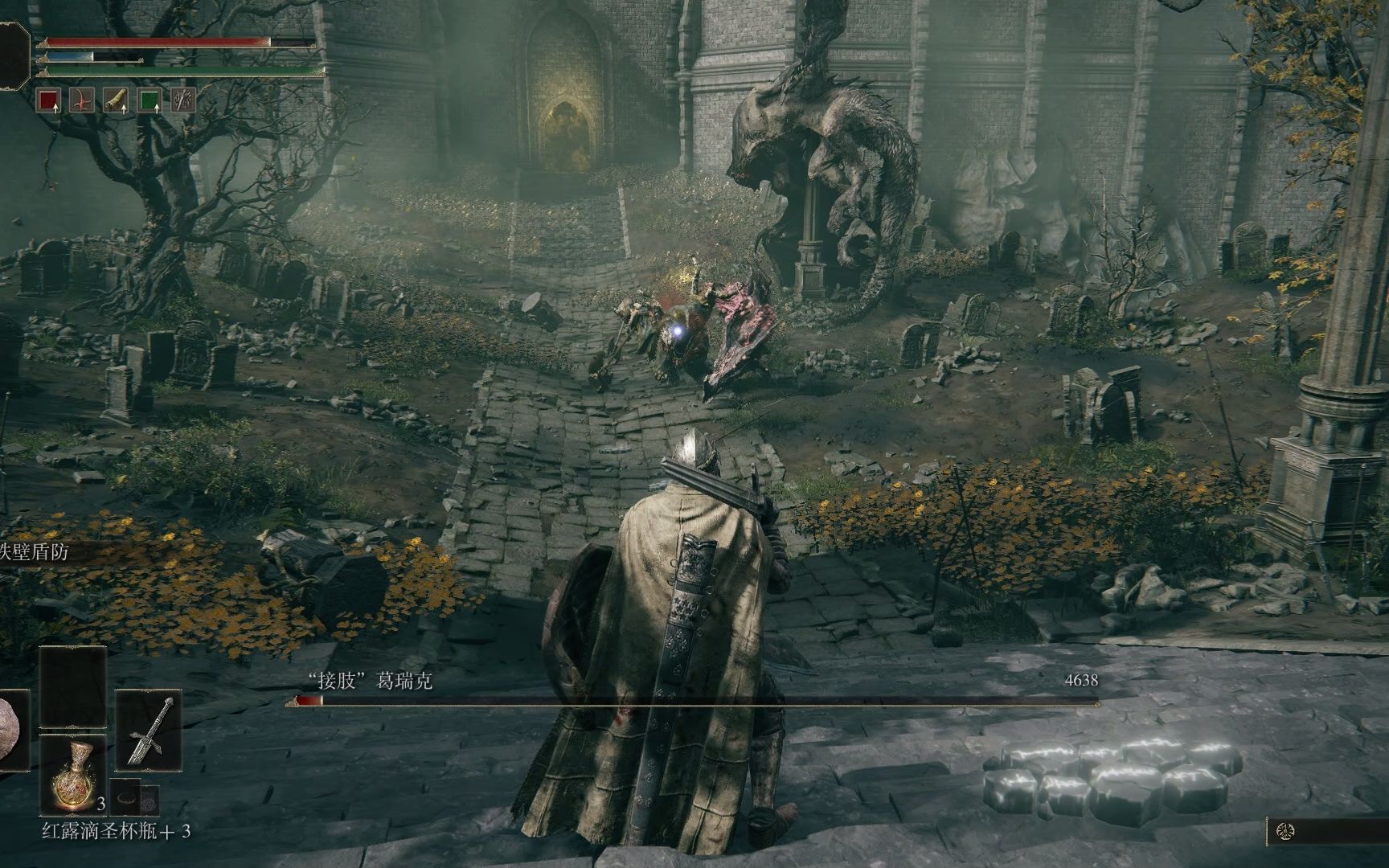Select the left-hand shield slot
This screenshot has height=868, width=1389.
[x=11, y=730]
